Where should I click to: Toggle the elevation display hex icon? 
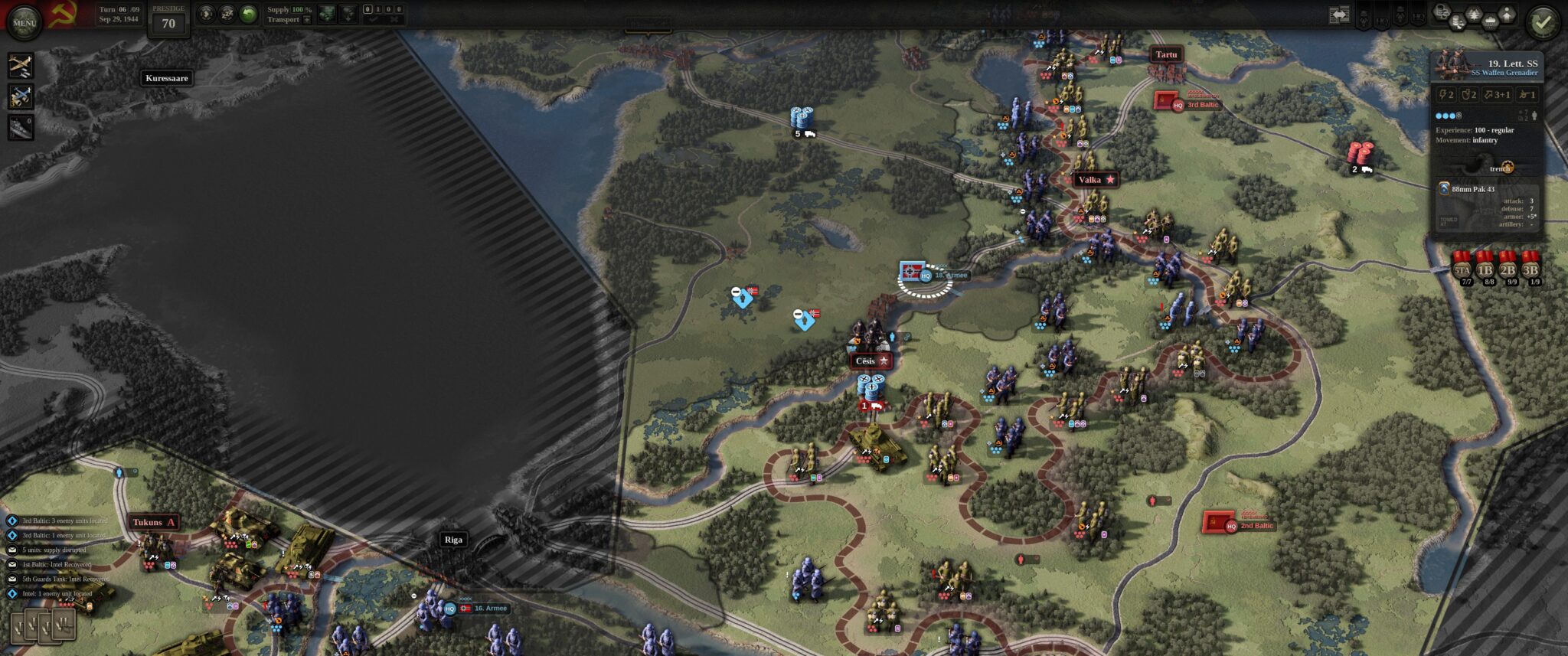click(x=1507, y=12)
